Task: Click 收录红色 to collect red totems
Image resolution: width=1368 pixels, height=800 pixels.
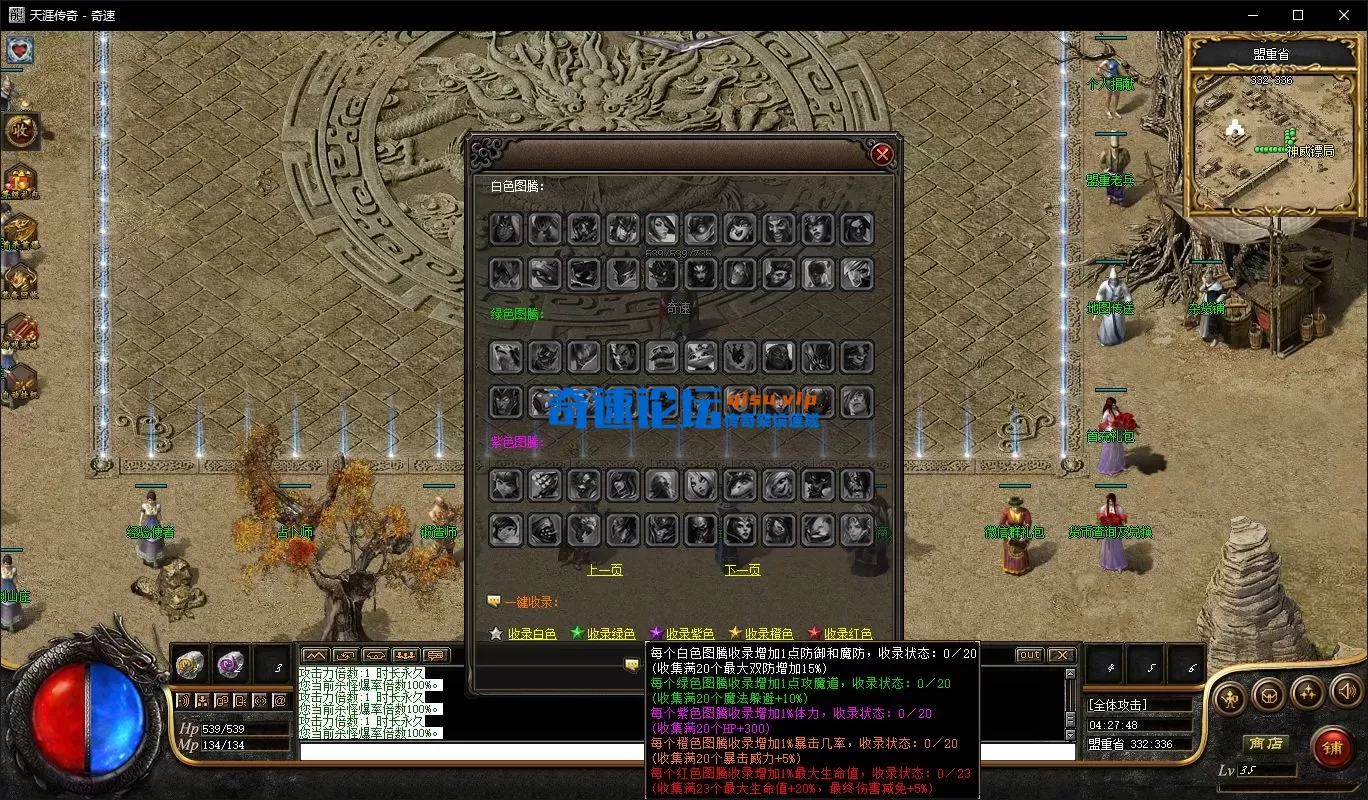Action: click(846, 633)
